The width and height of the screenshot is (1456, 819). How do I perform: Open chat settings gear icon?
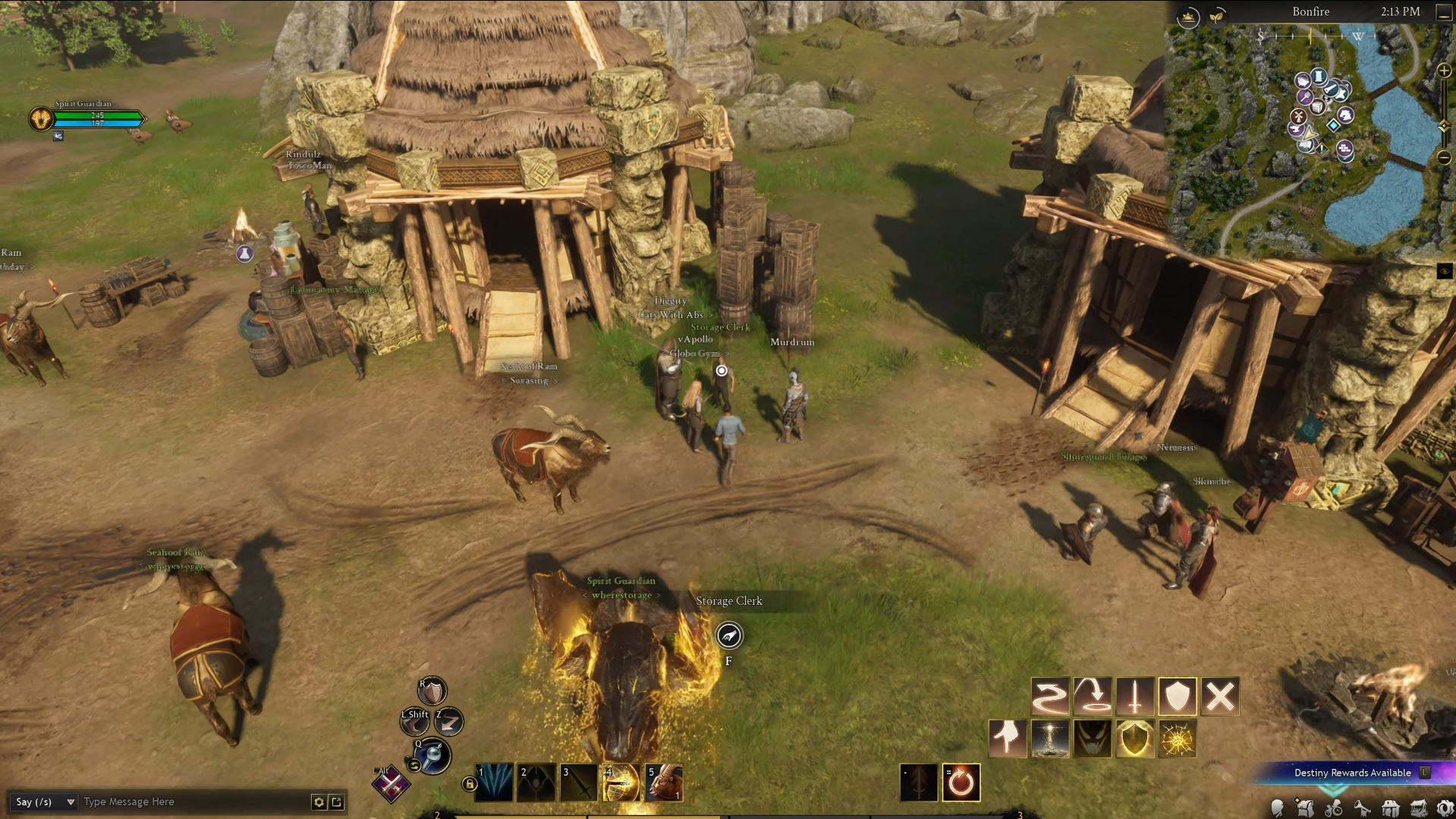coord(319,802)
